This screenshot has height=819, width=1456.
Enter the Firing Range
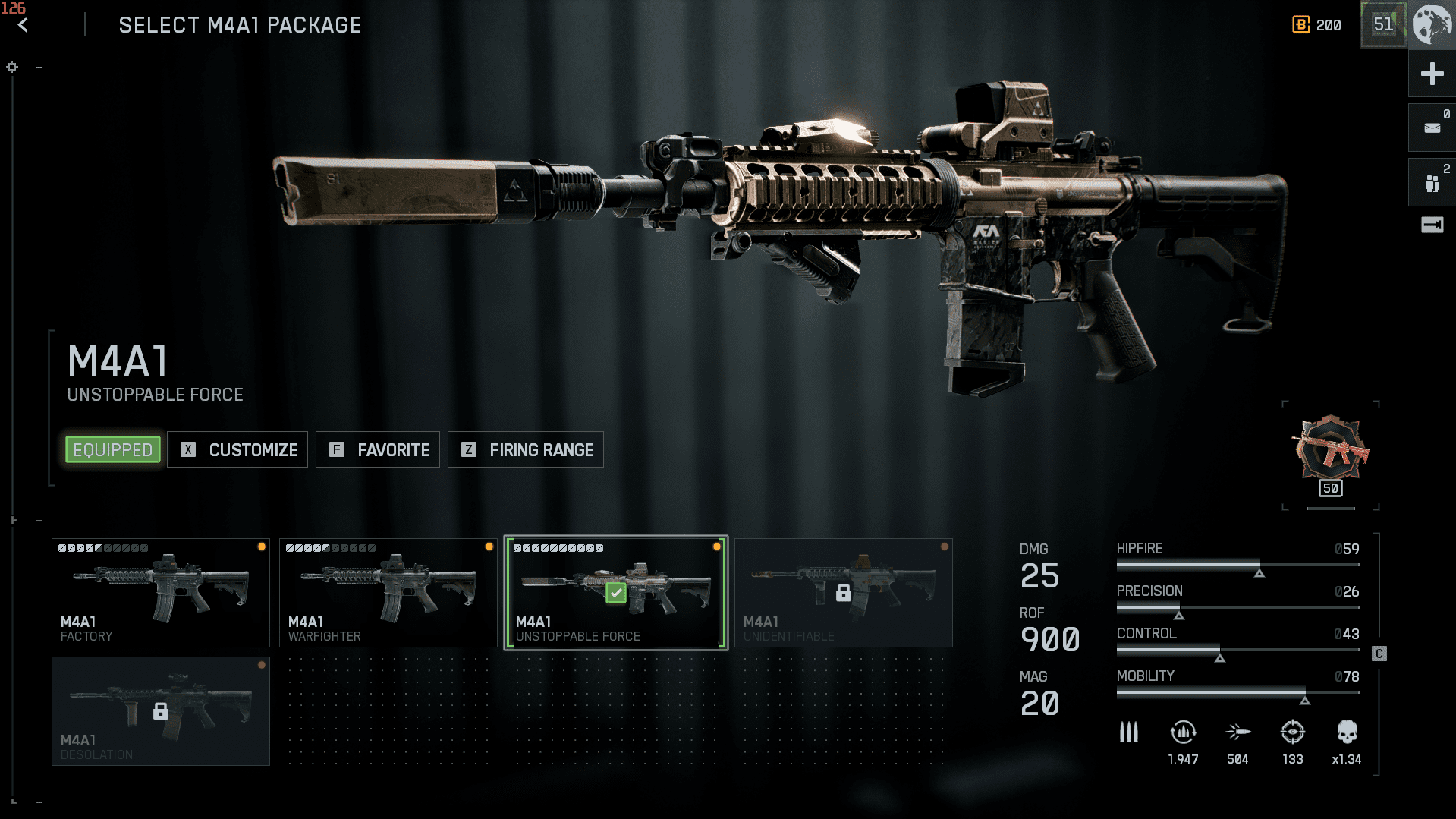coord(526,450)
